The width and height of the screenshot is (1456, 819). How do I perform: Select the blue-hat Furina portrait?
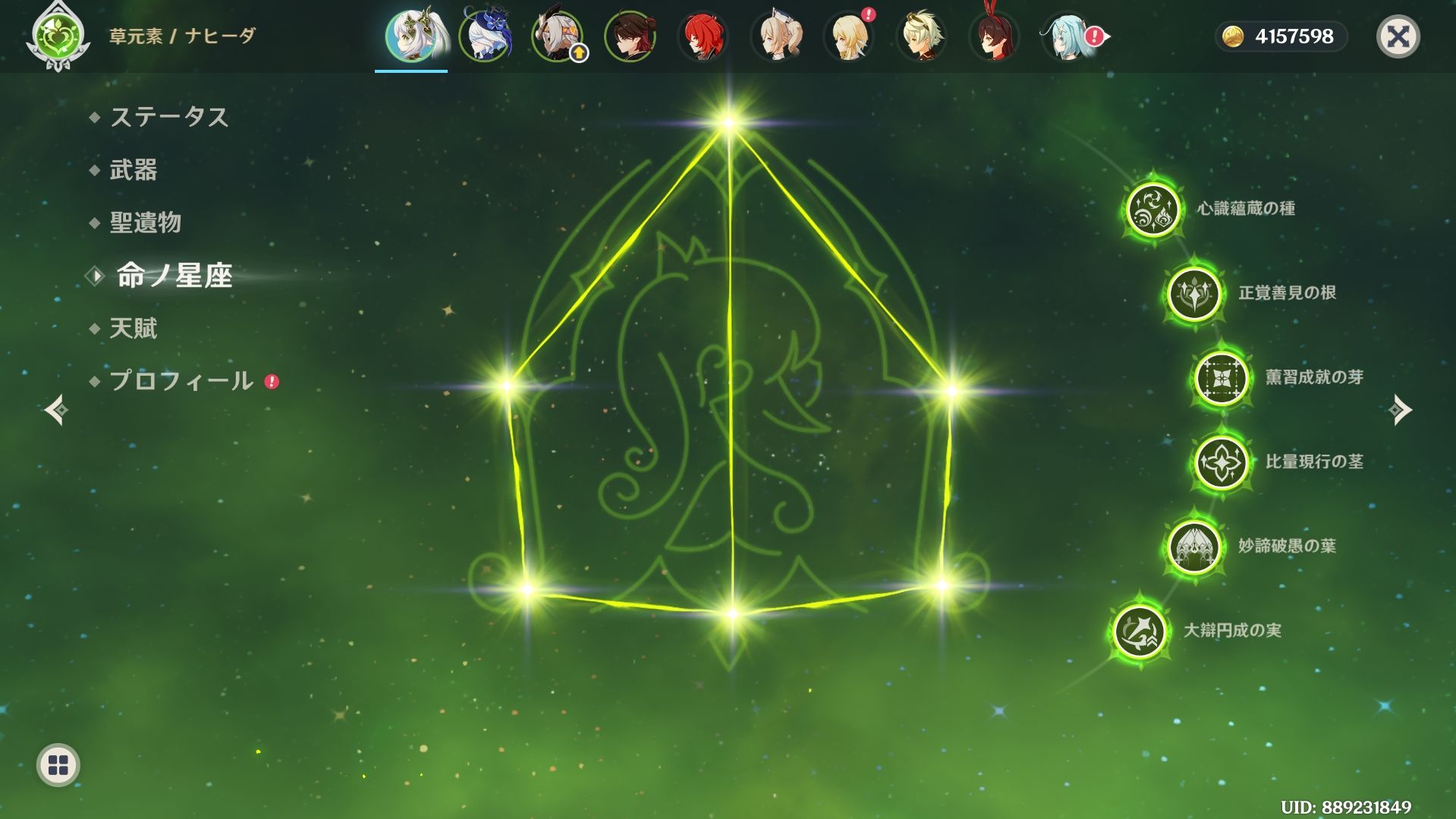click(484, 36)
